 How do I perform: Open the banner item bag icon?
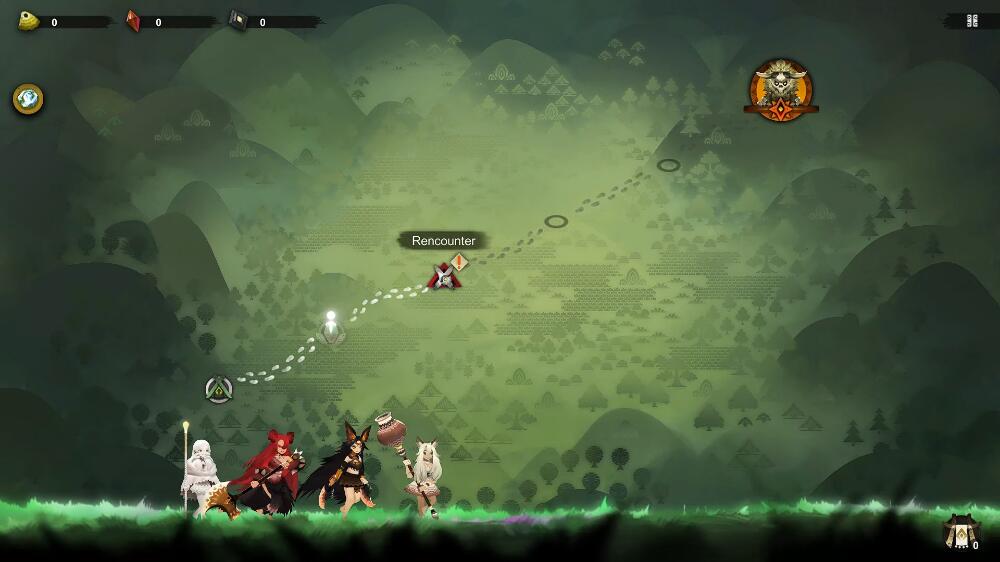click(962, 532)
